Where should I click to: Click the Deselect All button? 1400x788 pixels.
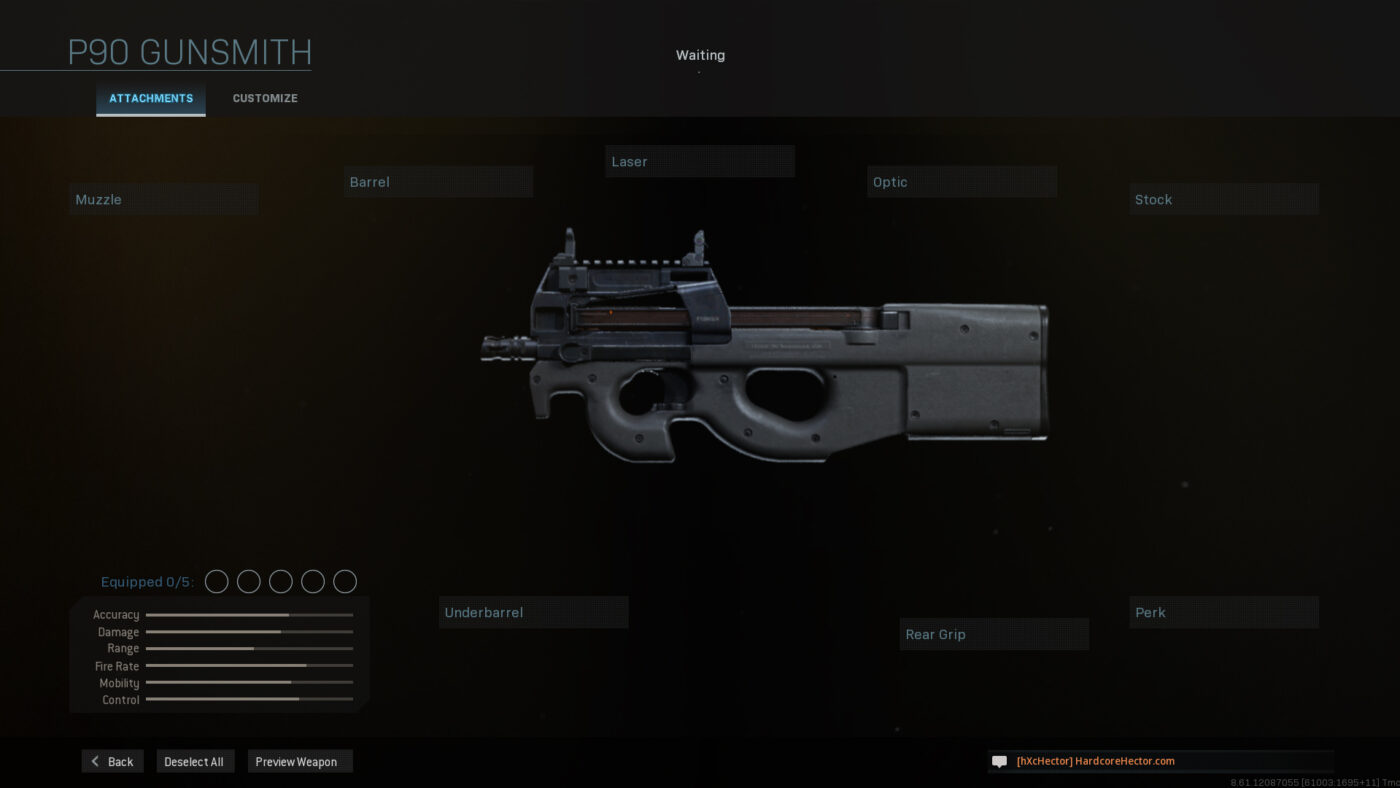[195, 761]
